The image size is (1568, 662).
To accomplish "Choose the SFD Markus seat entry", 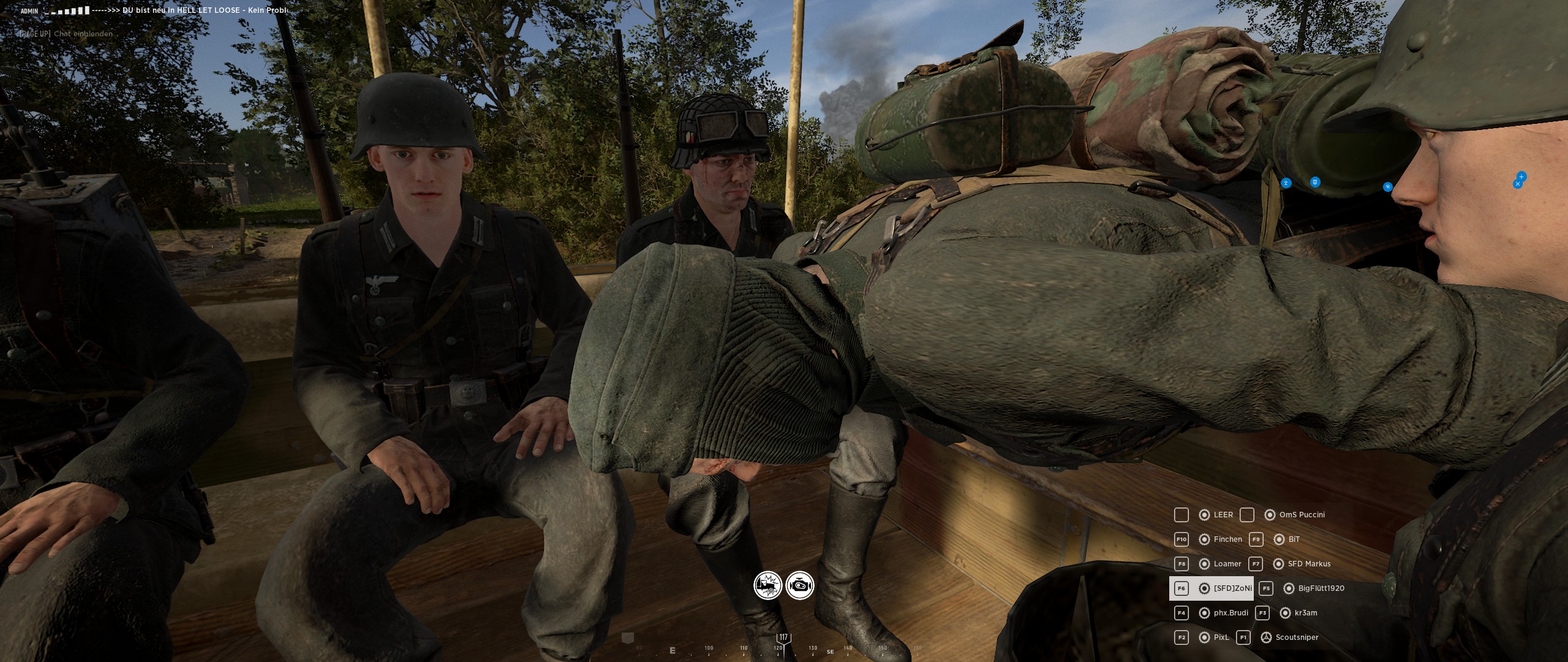I will pos(1309,564).
